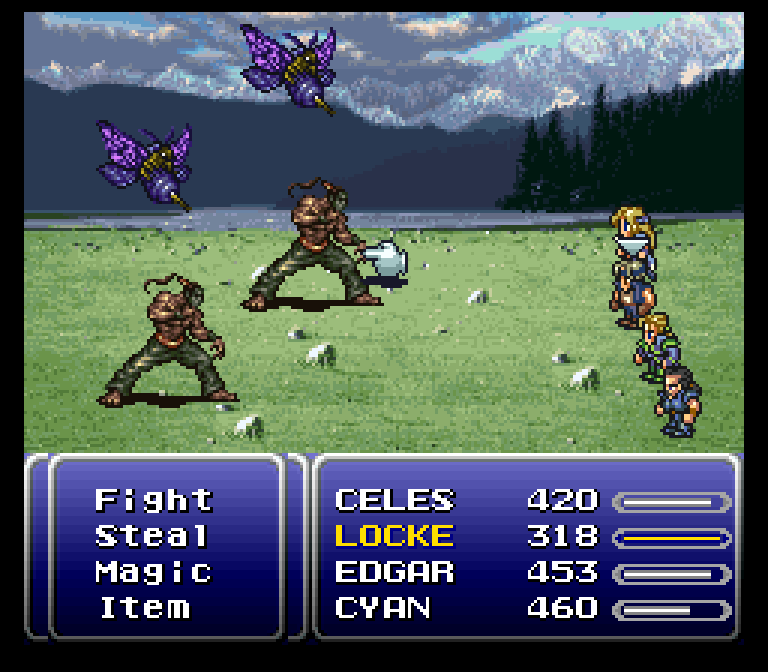
Task: Open the Magic command list
Action: [154, 572]
